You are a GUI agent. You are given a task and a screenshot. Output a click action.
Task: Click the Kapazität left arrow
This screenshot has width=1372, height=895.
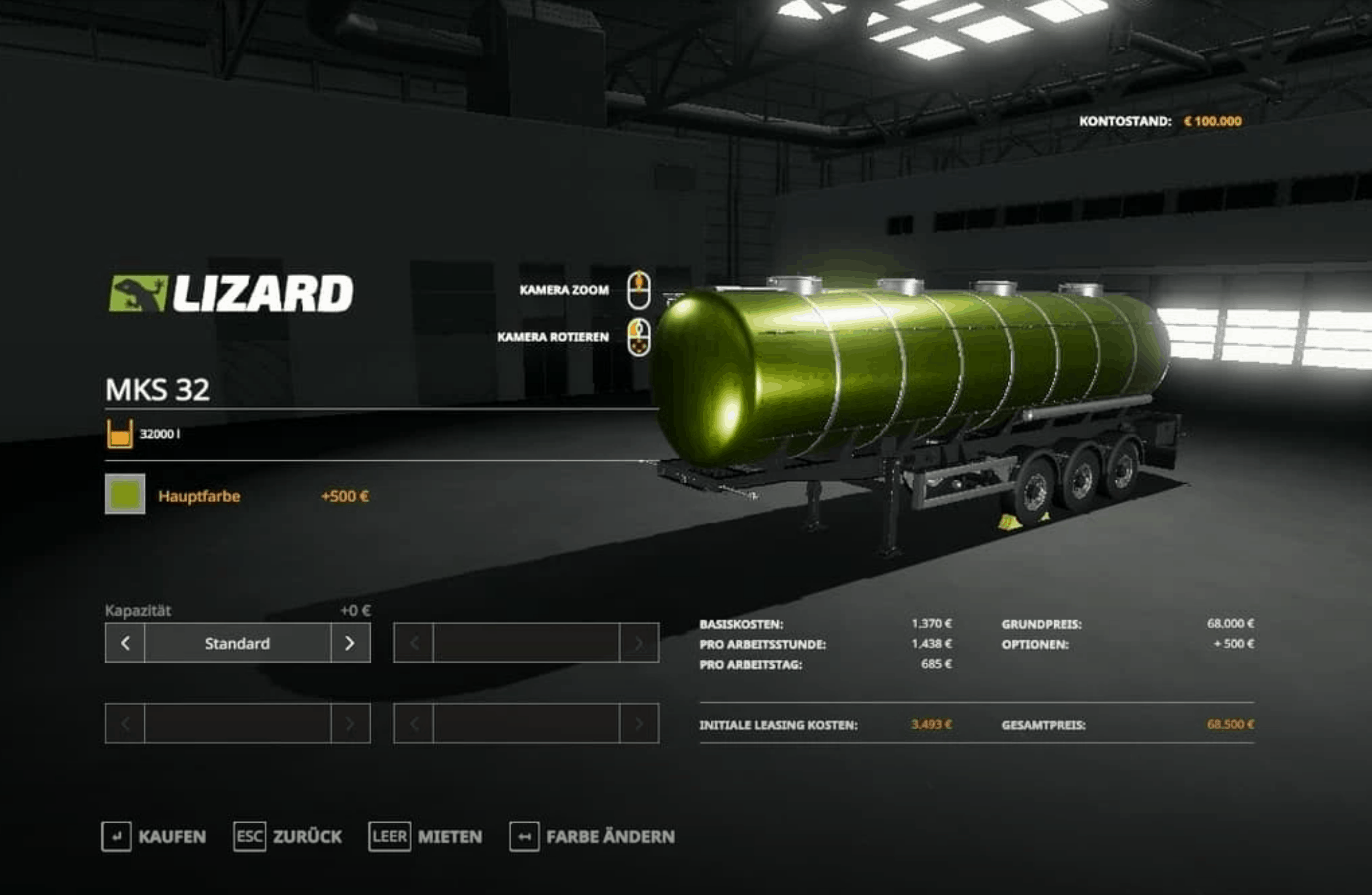pos(125,644)
